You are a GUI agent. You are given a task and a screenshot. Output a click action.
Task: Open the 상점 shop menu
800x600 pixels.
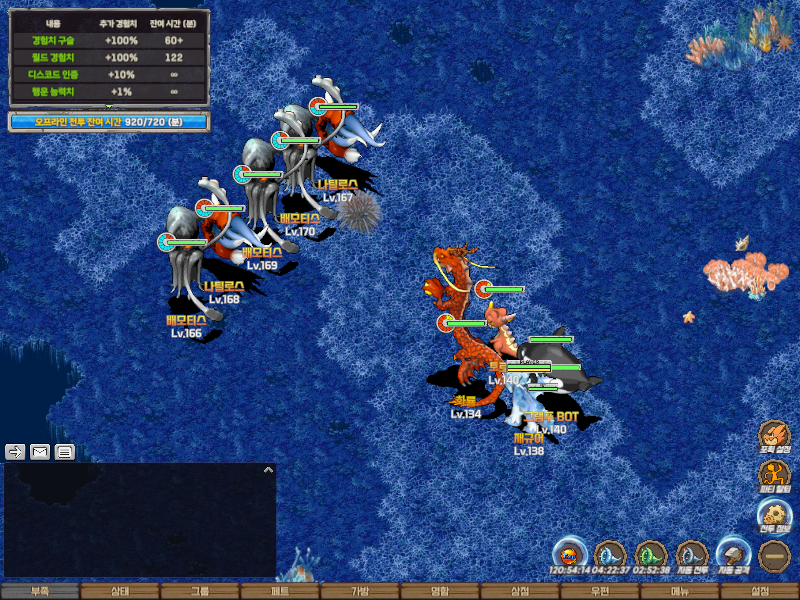pos(520,591)
